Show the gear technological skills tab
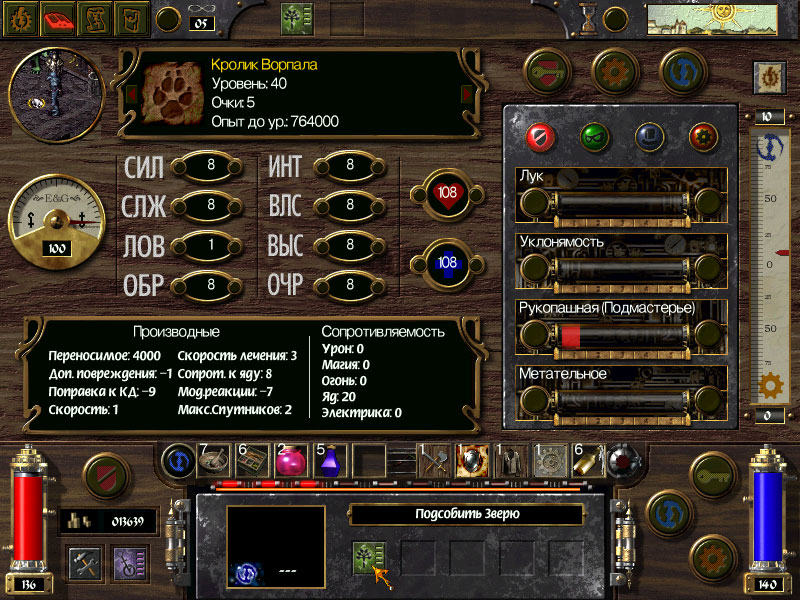This screenshot has height=600, width=800. [x=703, y=135]
